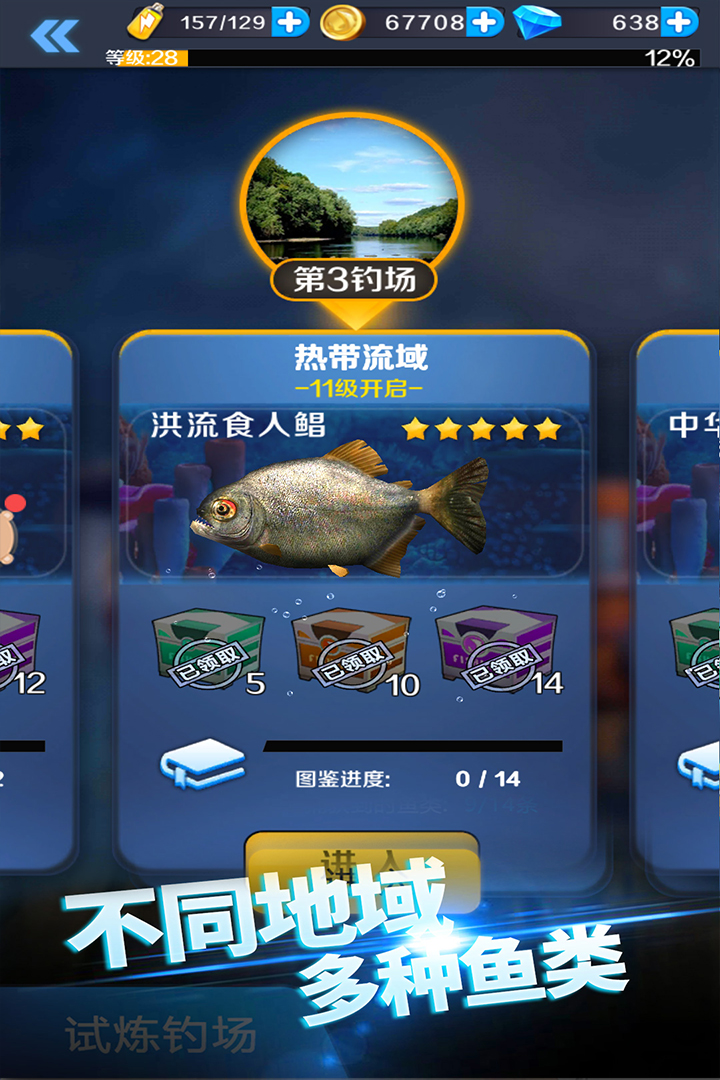Image resolution: width=720 pixels, height=1080 pixels.
Task: Open the blue fish encyclopedia book
Action: [203, 765]
